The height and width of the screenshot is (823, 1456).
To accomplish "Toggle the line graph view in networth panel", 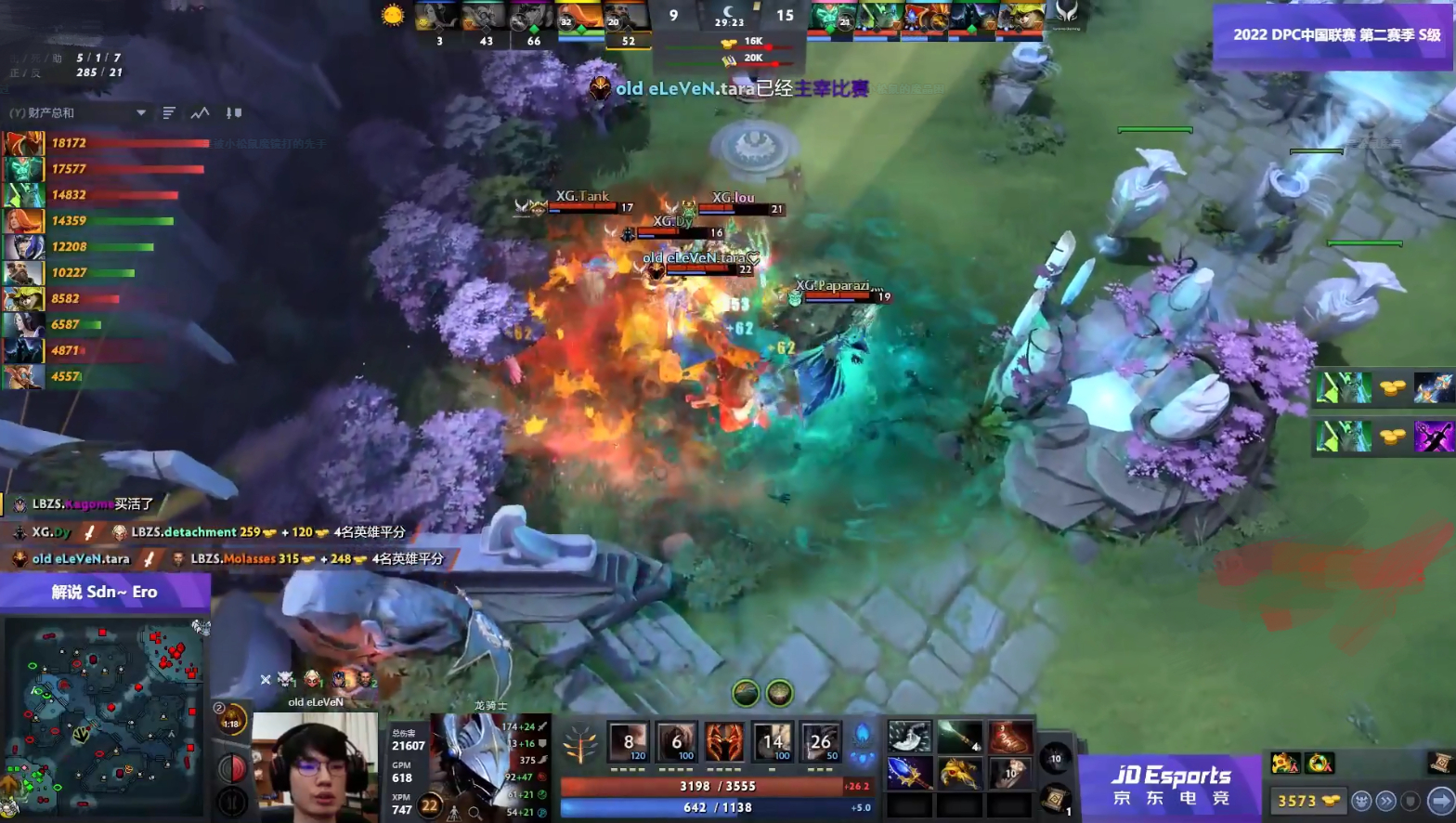I will [x=200, y=111].
